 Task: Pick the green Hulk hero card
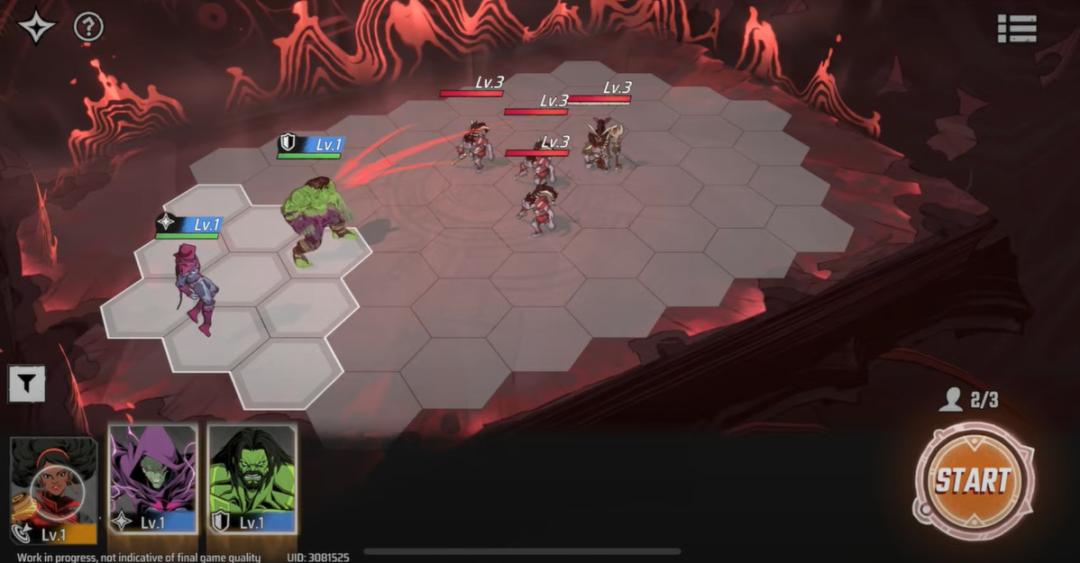click(x=252, y=478)
